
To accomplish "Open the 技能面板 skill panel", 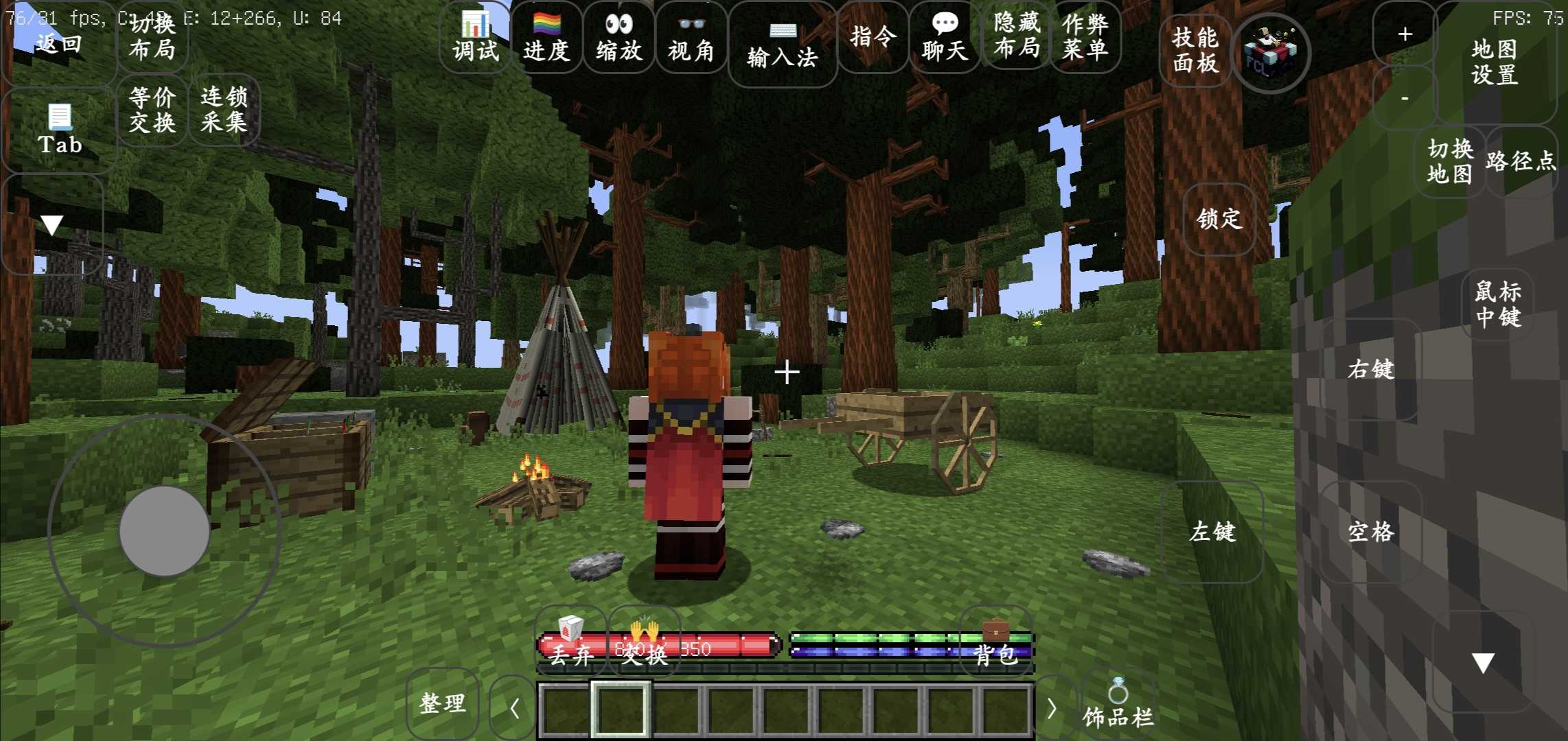I will [x=1195, y=50].
